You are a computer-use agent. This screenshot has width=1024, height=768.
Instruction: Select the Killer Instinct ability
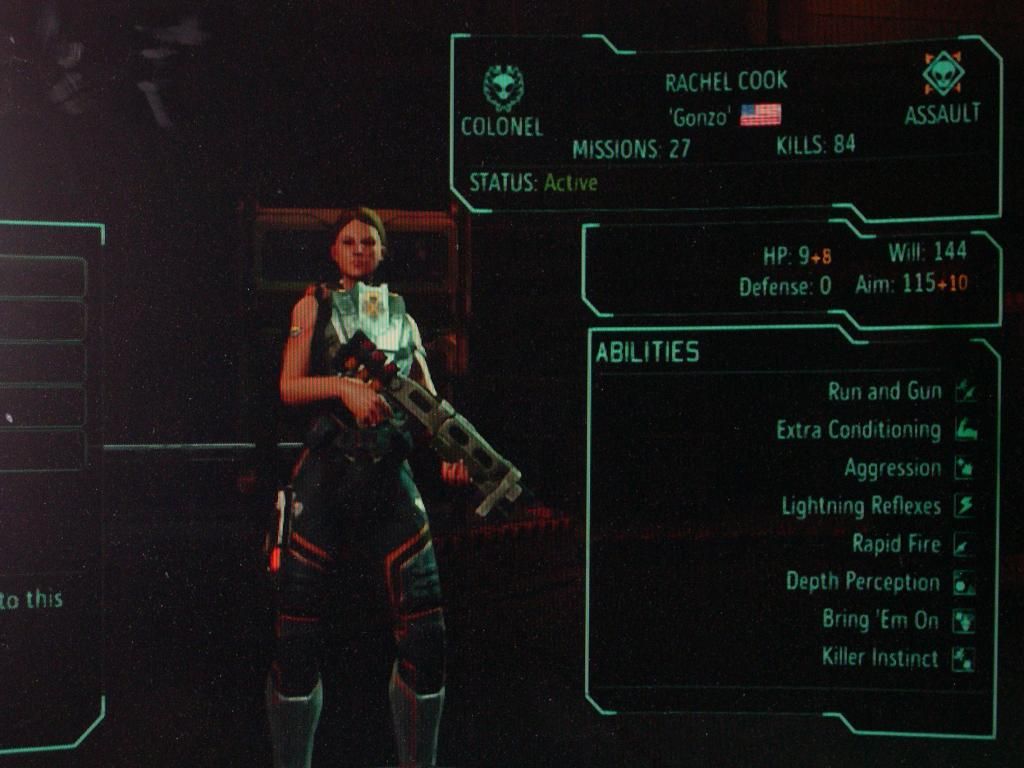pyautogui.click(x=880, y=658)
